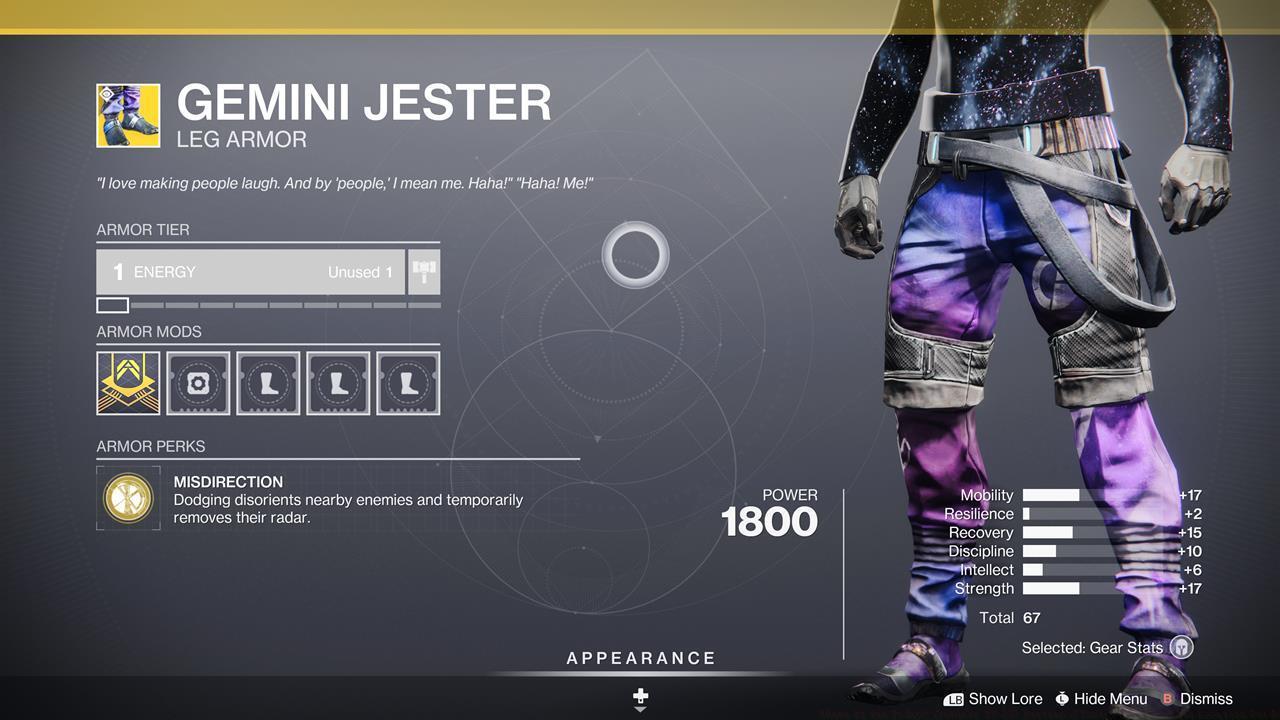
Task: Select the golden armor ornament slot
Action: [x=128, y=383]
